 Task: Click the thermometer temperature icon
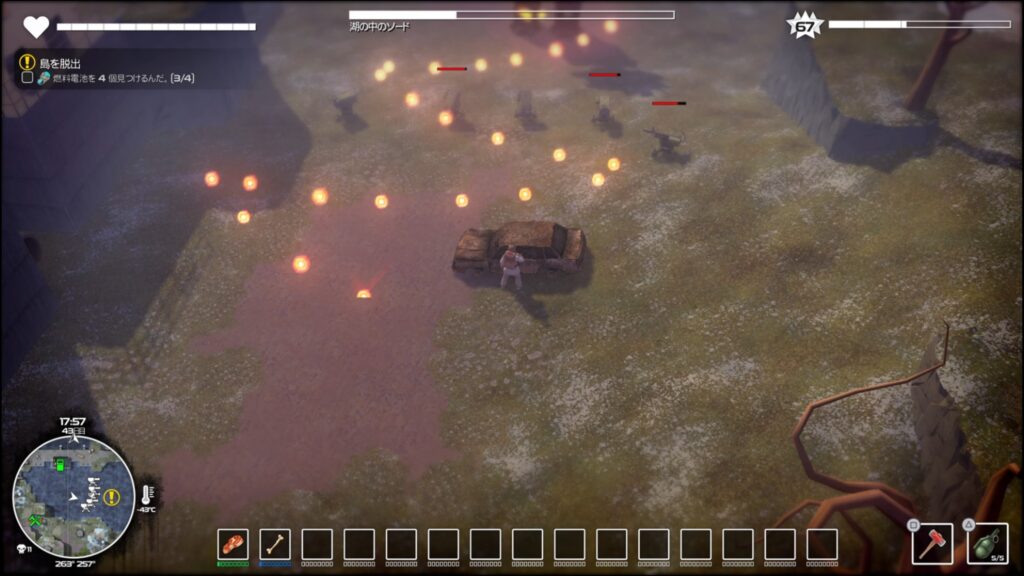145,494
